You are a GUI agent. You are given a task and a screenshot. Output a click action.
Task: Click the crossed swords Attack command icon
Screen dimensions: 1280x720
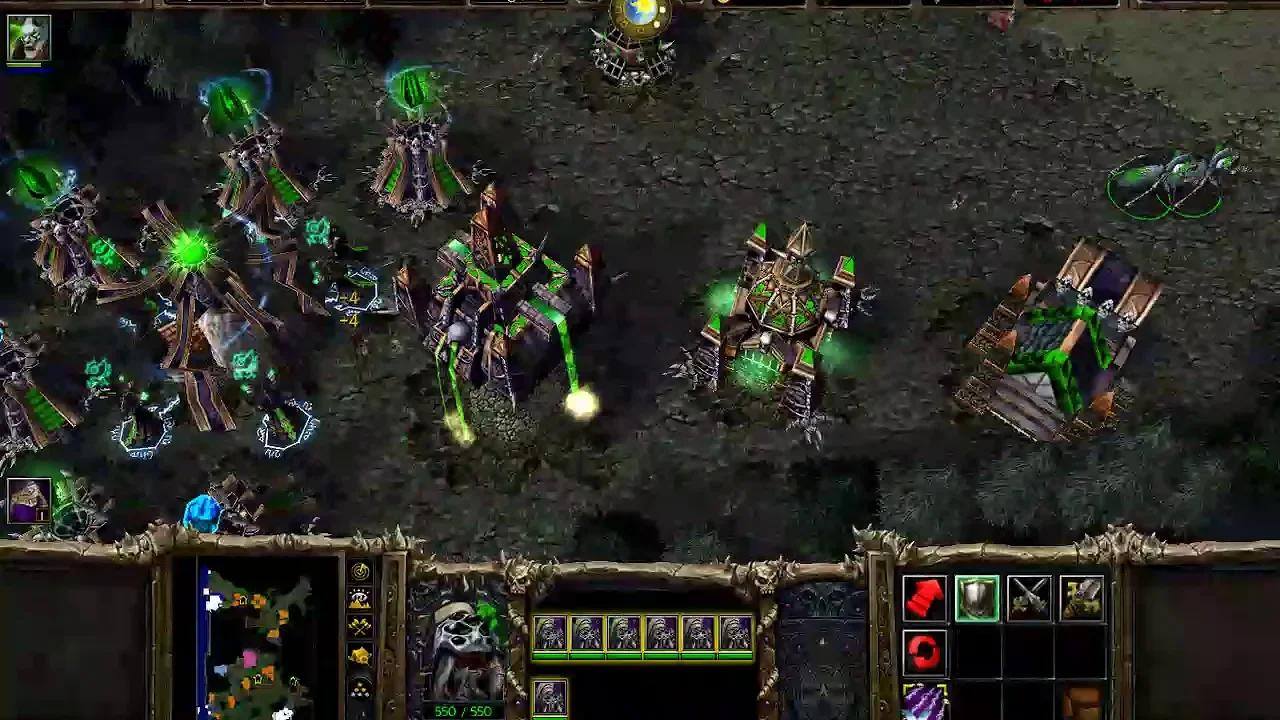1030,598
